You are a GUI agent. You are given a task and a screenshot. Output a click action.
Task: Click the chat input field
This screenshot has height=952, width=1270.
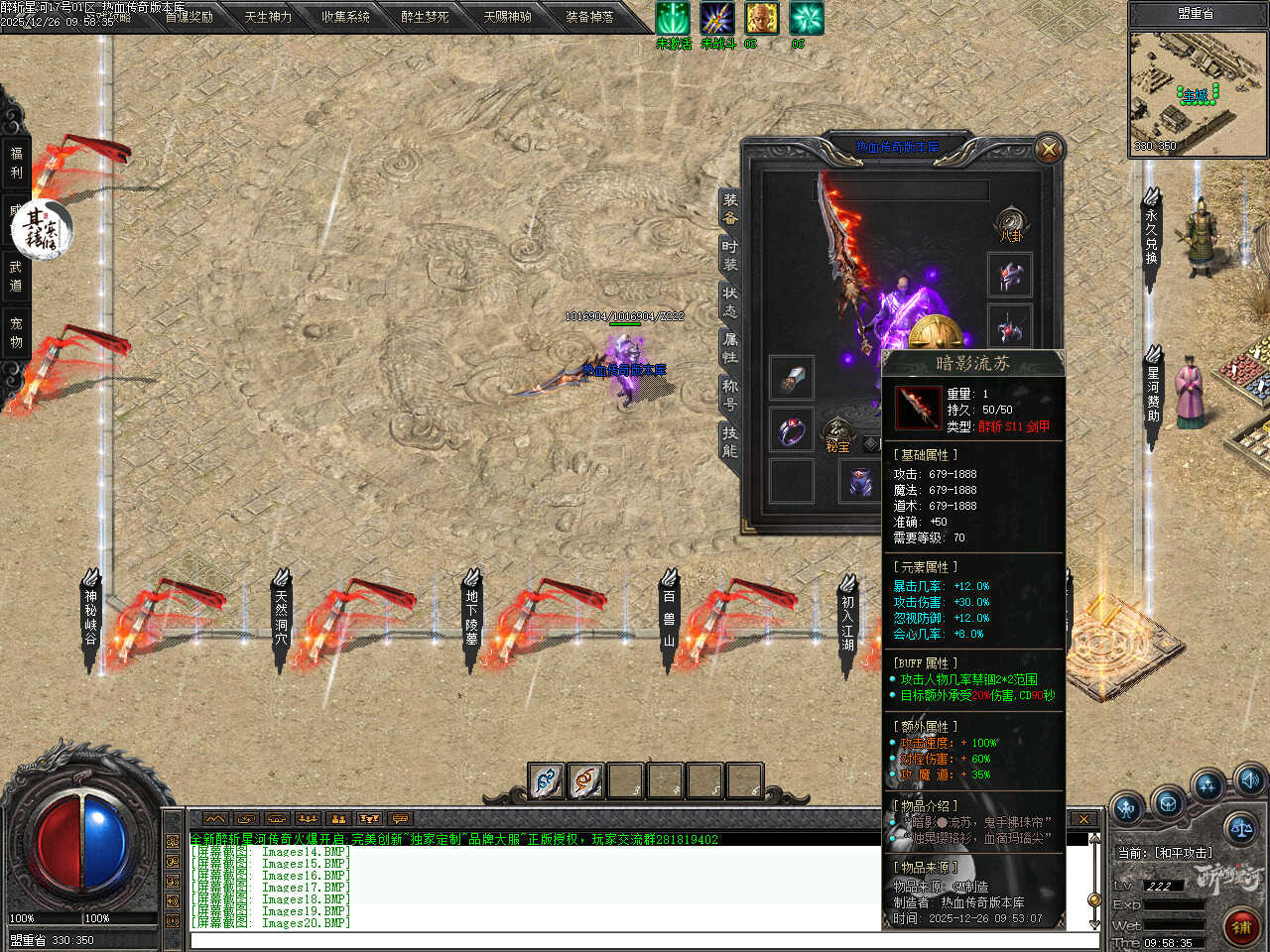click(635, 940)
